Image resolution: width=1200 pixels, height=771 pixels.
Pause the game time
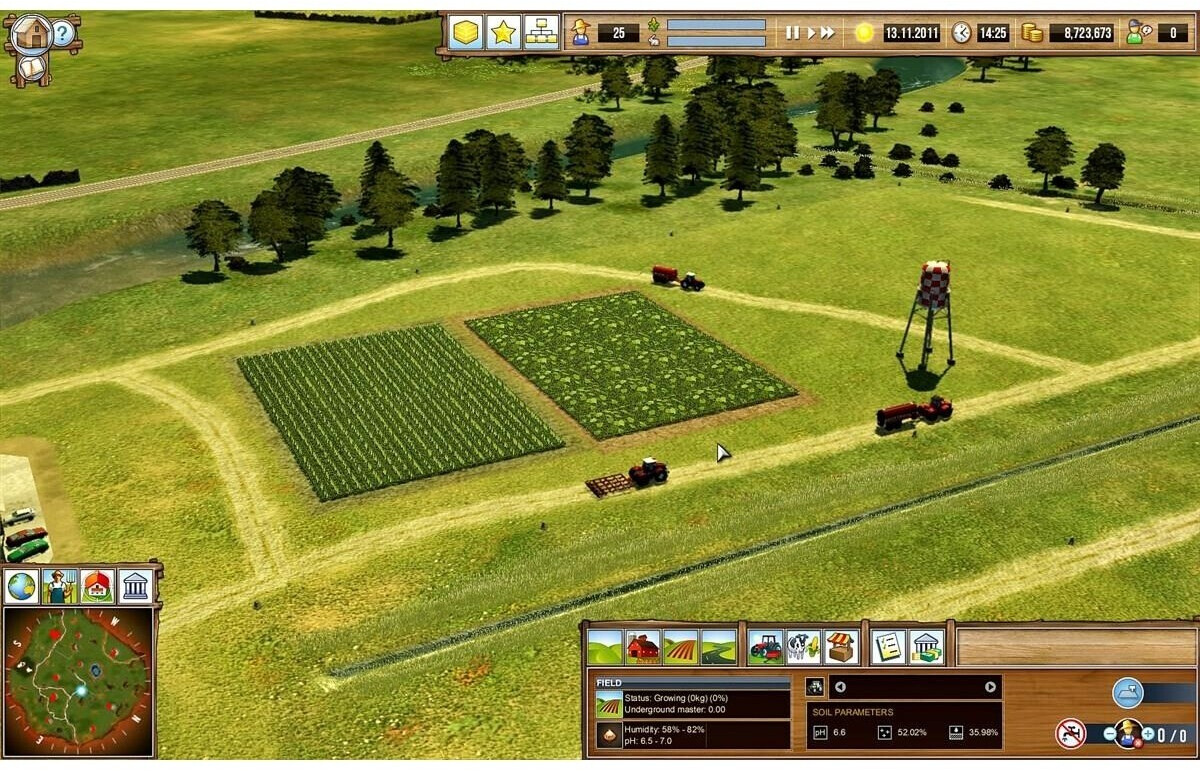[x=792, y=33]
